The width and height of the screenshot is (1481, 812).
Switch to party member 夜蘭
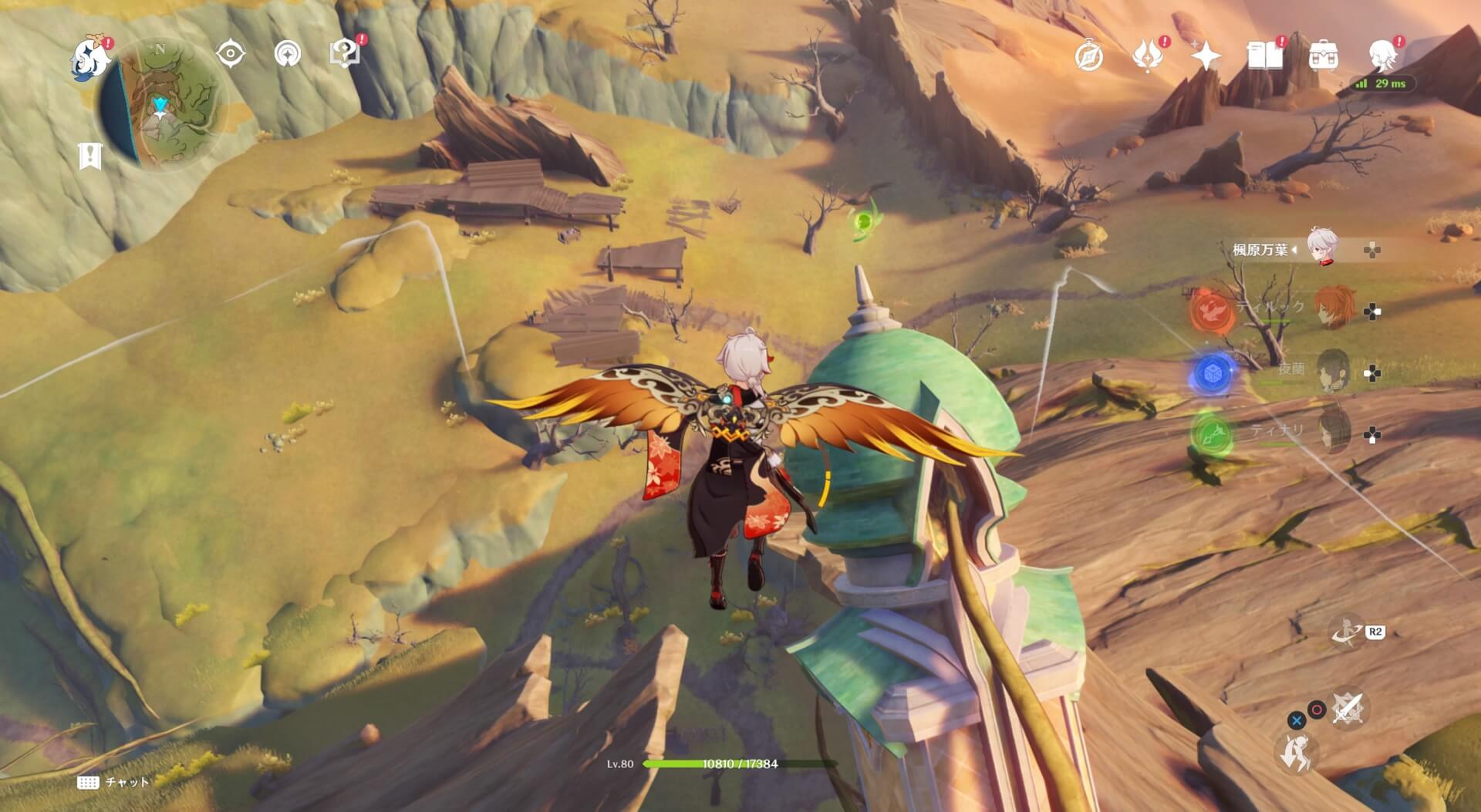[x=1333, y=370]
